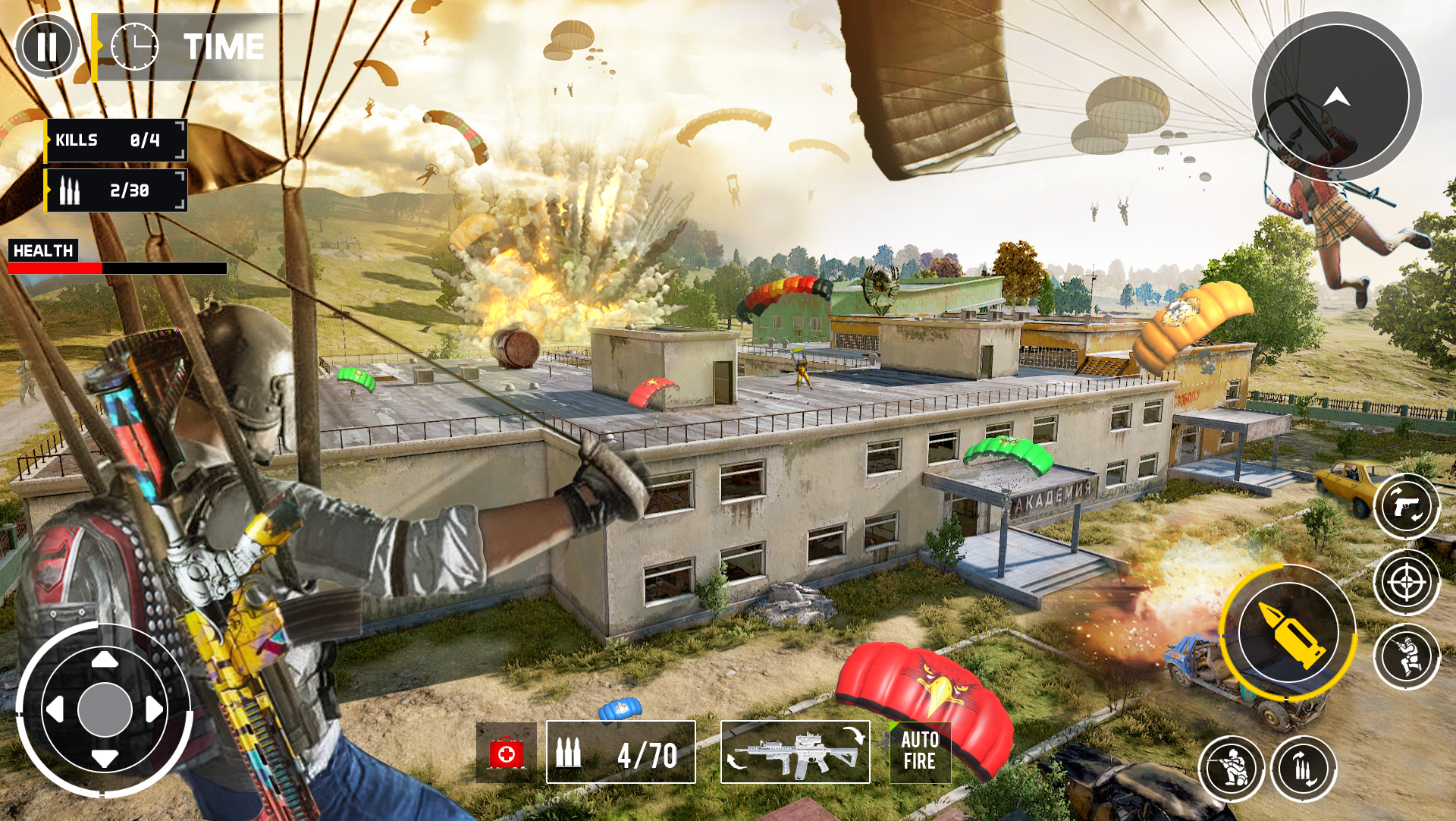Image resolution: width=1456 pixels, height=821 pixels.
Task: Click the red health bar
Action: coord(53,267)
